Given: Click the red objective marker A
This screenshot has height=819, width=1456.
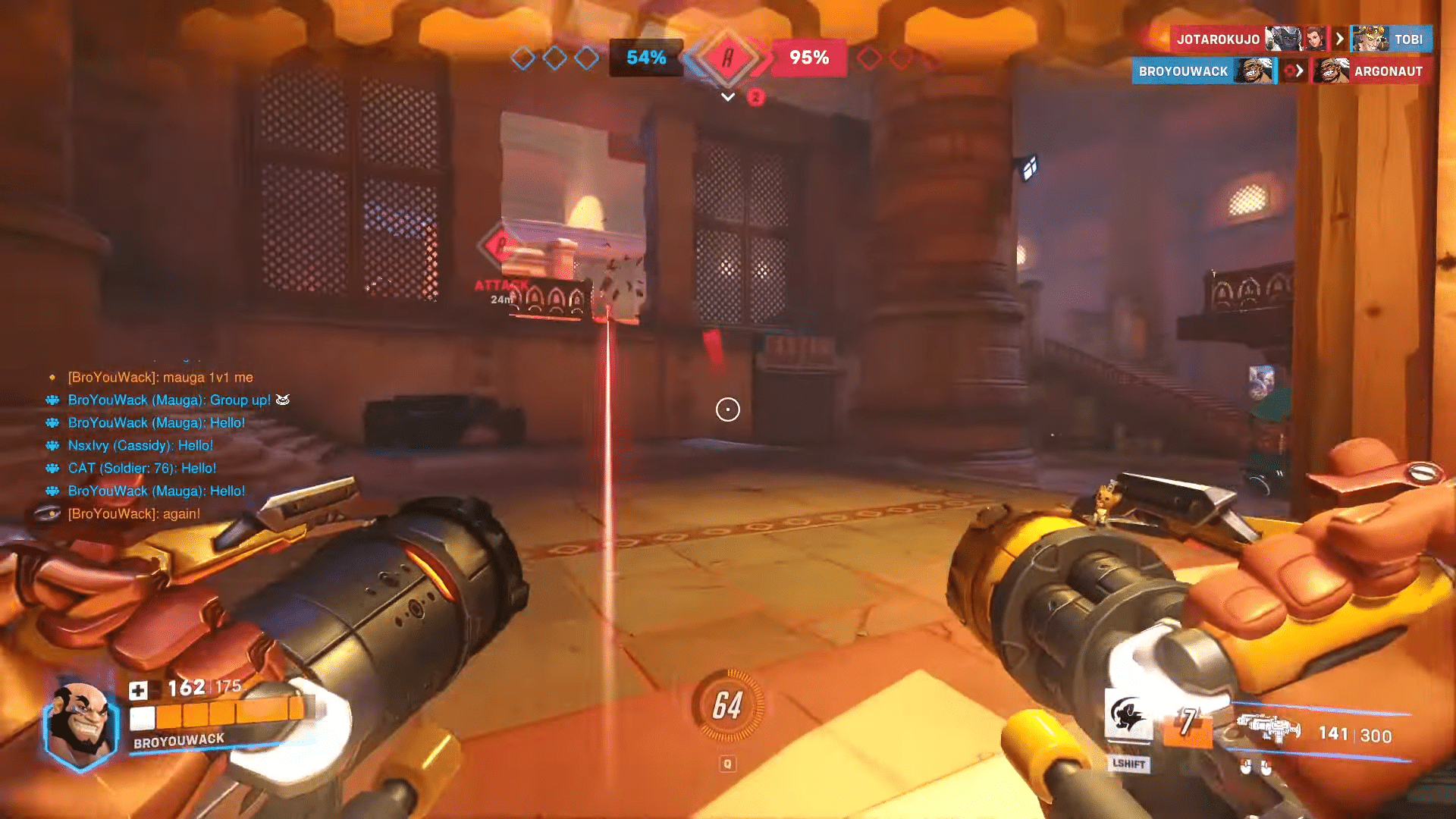Looking at the screenshot, I should tap(728, 59).
